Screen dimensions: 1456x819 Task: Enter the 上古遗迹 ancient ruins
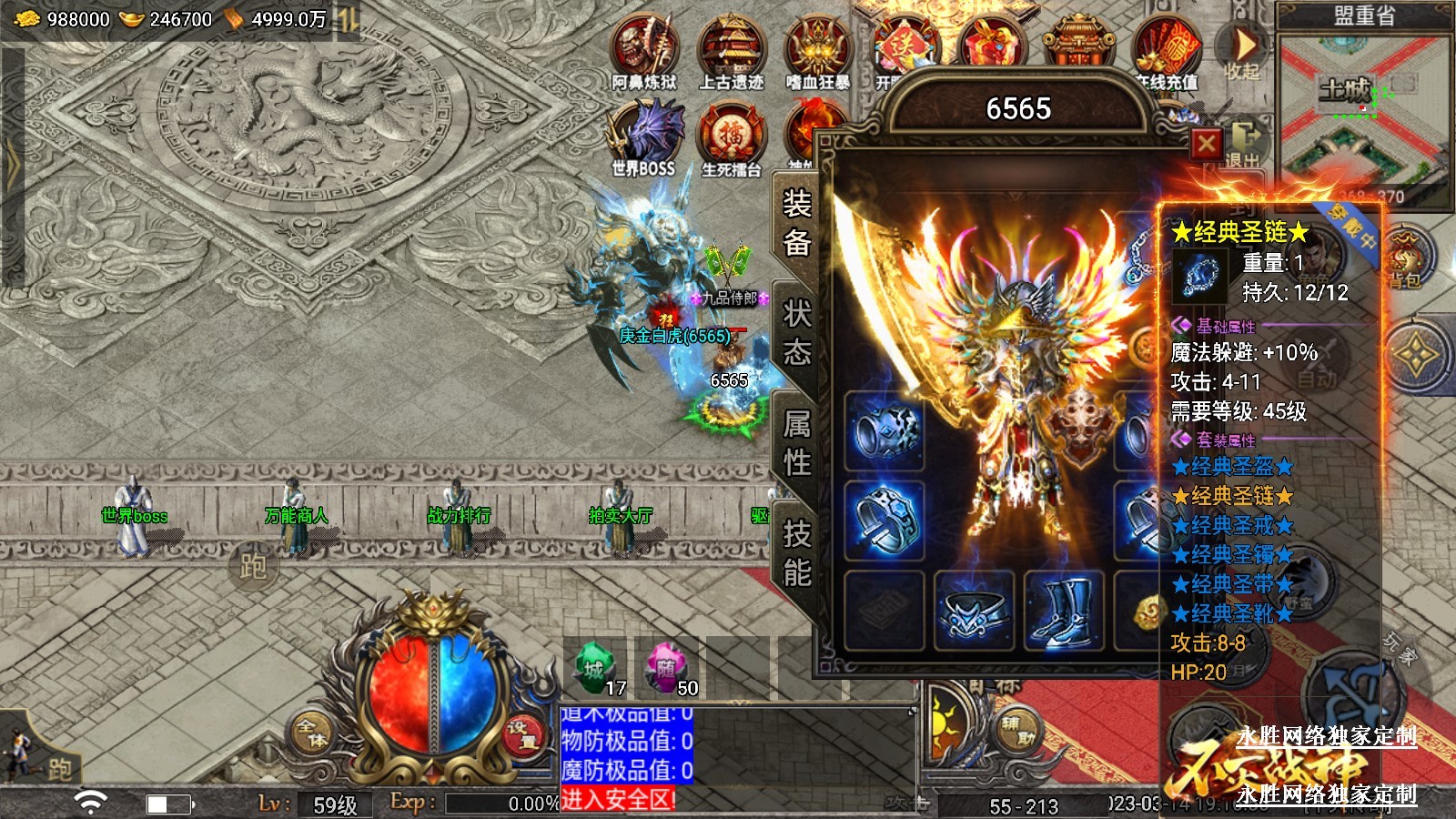pyautogui.click(x=731, y=50)
